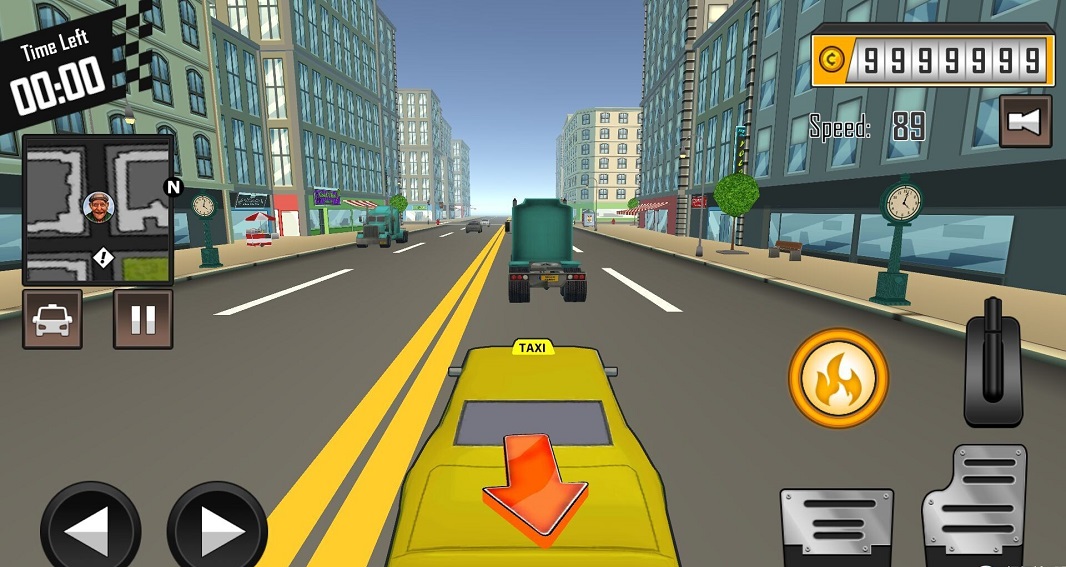Select the passenger portrait on minimap

99,207
